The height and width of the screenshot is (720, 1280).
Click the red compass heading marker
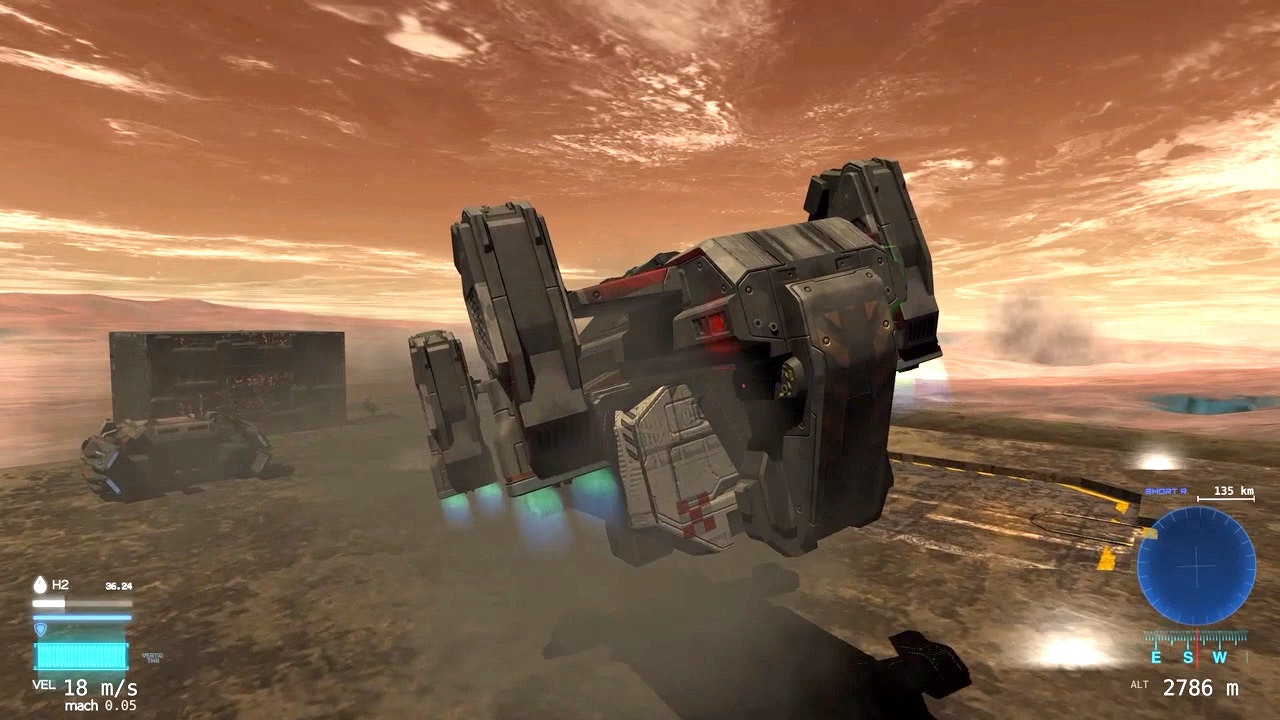(x=1197, y=646)
